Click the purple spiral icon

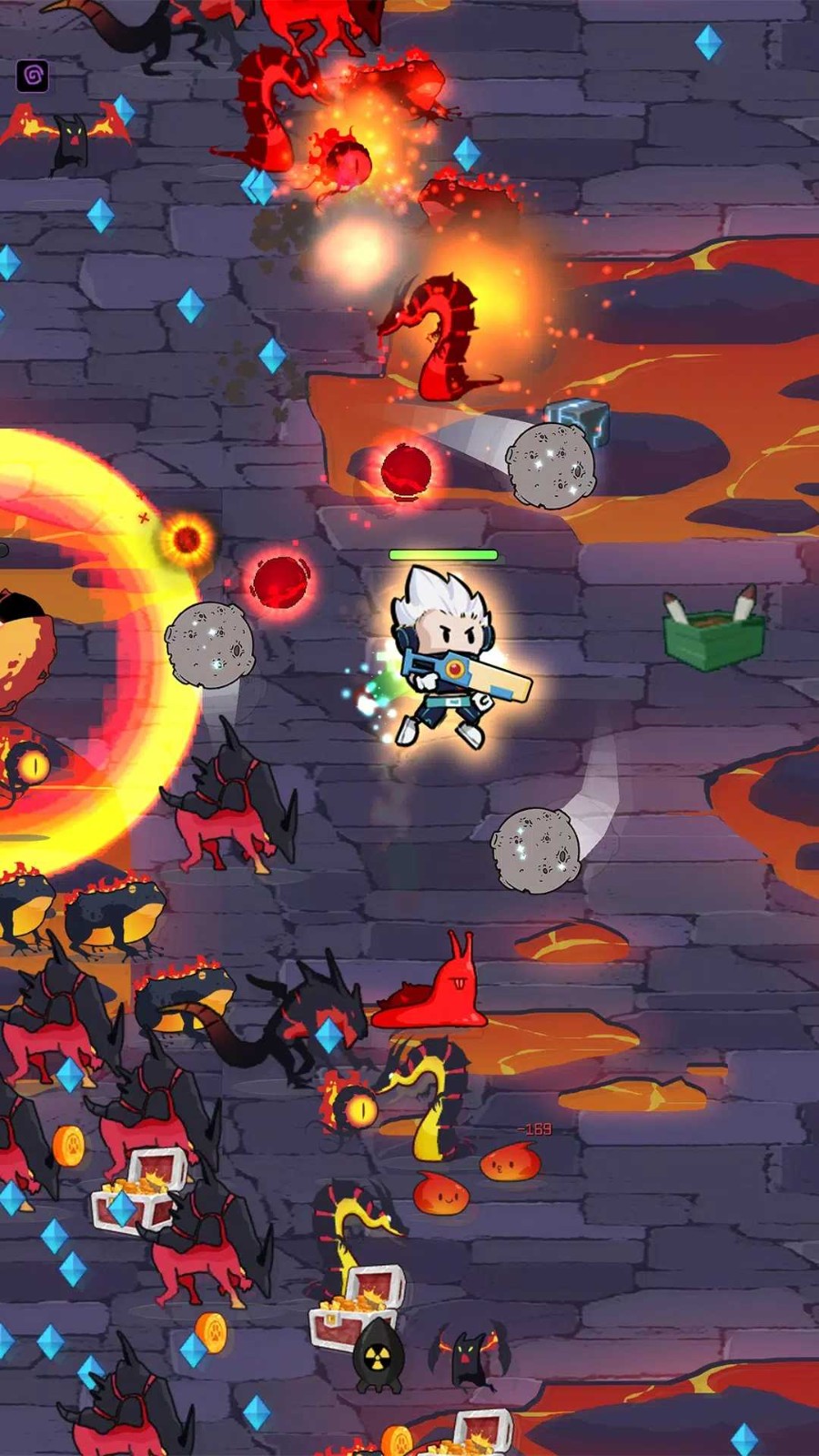(33, 76)
